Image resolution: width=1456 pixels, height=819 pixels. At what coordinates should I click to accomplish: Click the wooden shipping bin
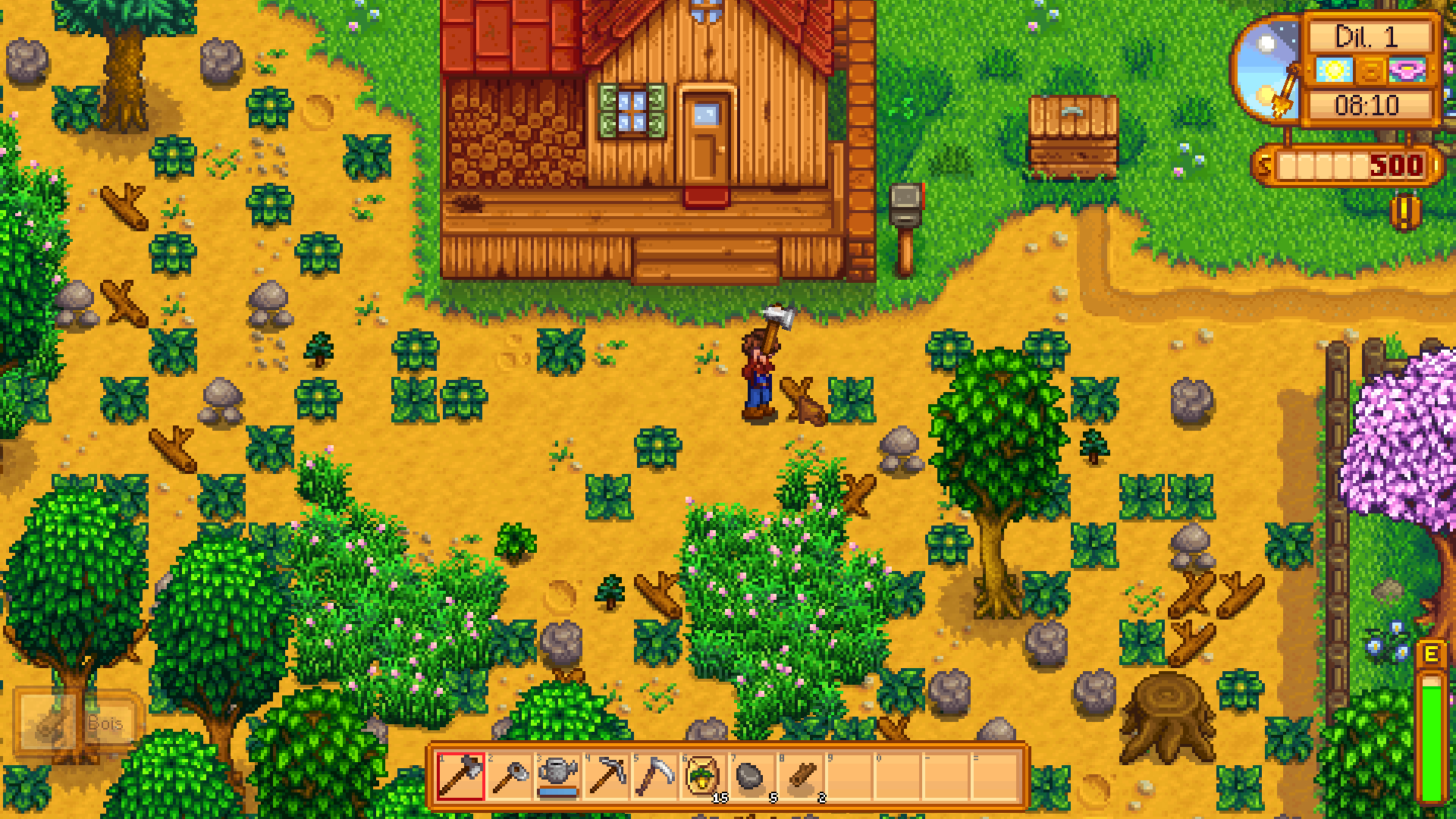pos(1070,136)
